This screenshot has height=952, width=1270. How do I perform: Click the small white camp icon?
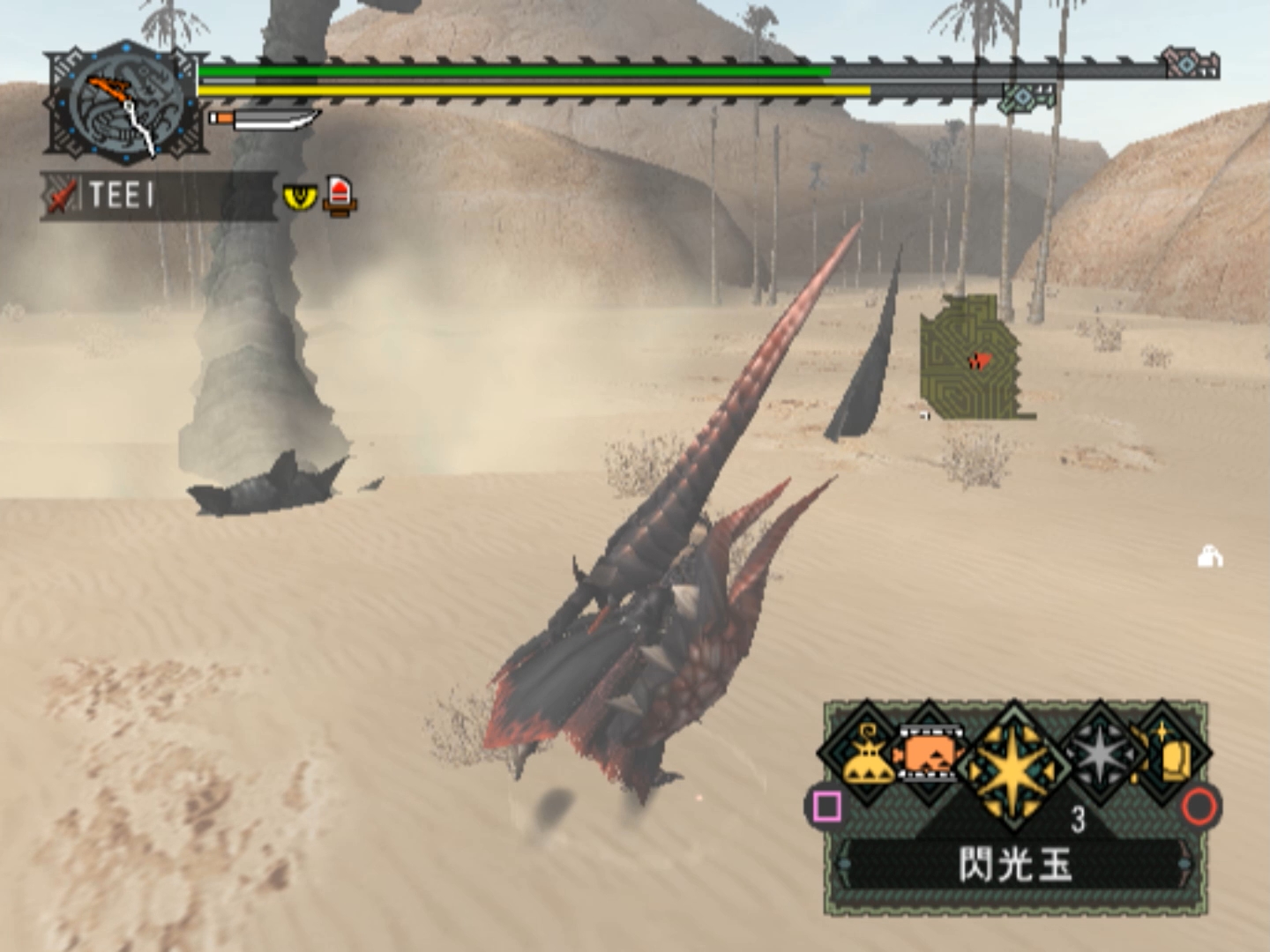click(x=1209, y=556)
